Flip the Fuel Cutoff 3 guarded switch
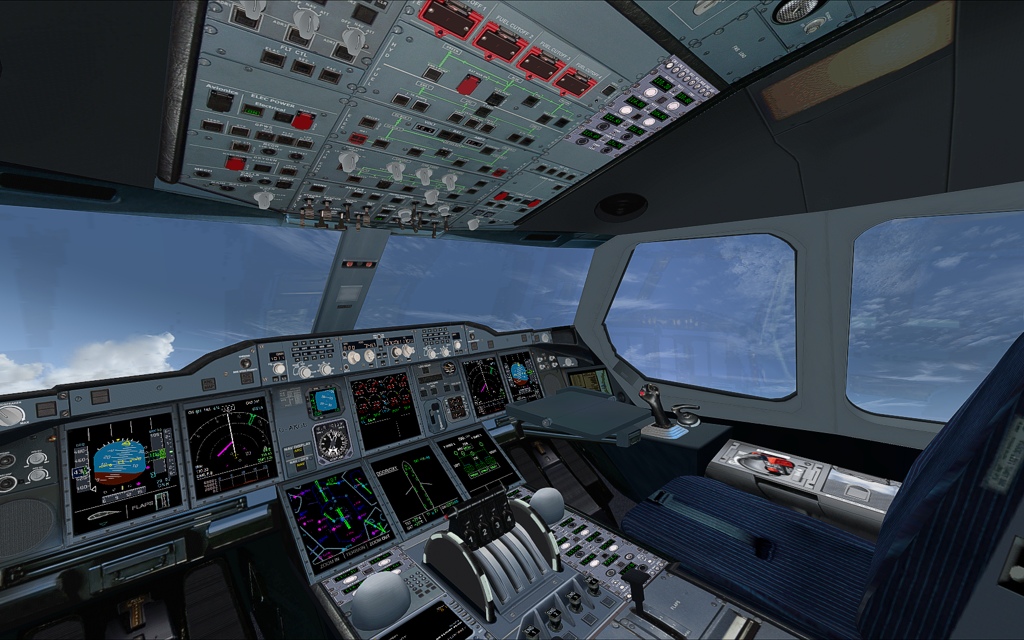 [x=538, y=62]
